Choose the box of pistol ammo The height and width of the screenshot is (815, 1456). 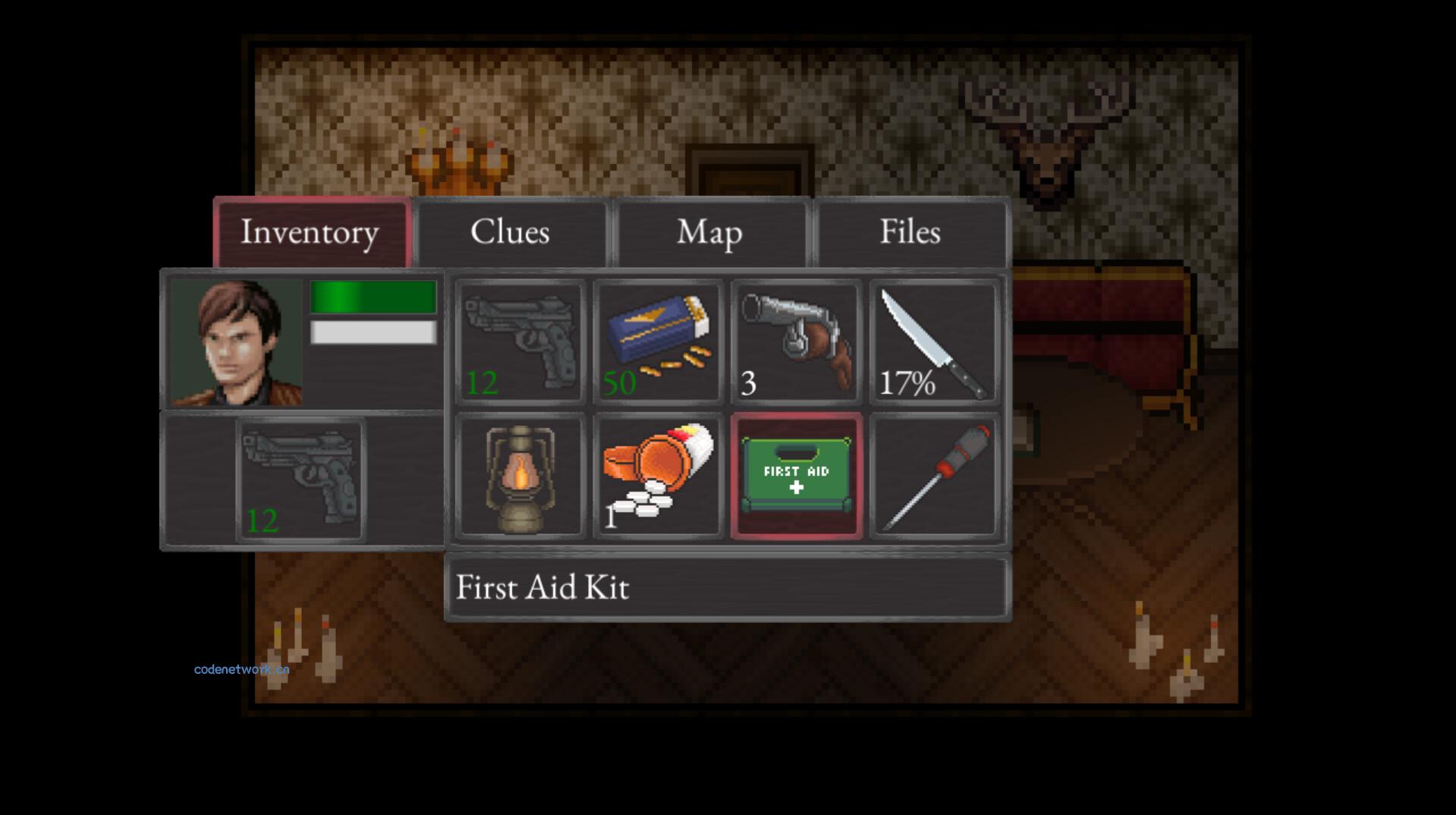[659, 341]
